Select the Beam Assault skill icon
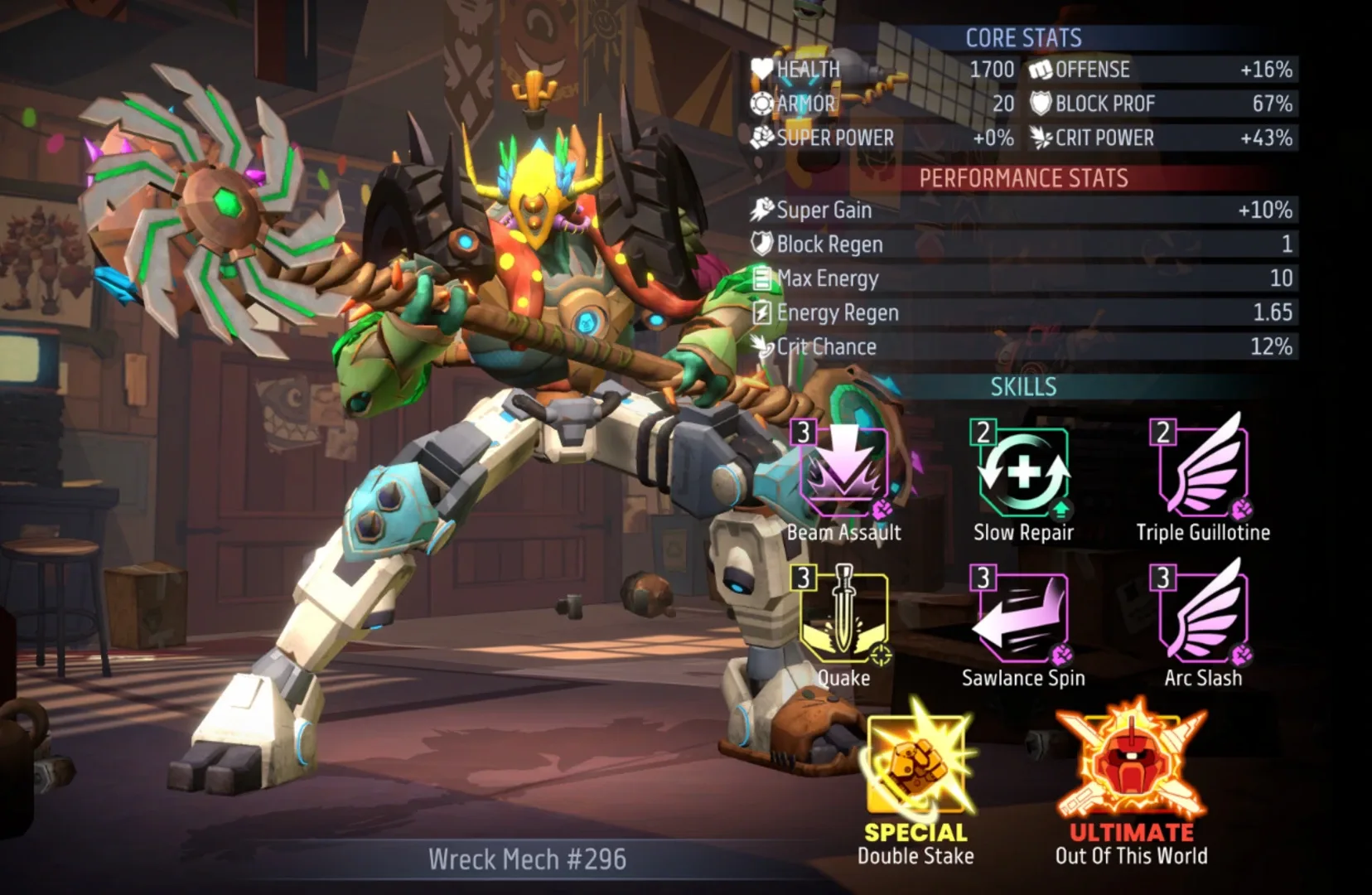1372x895 pixels. click(843, 472)
